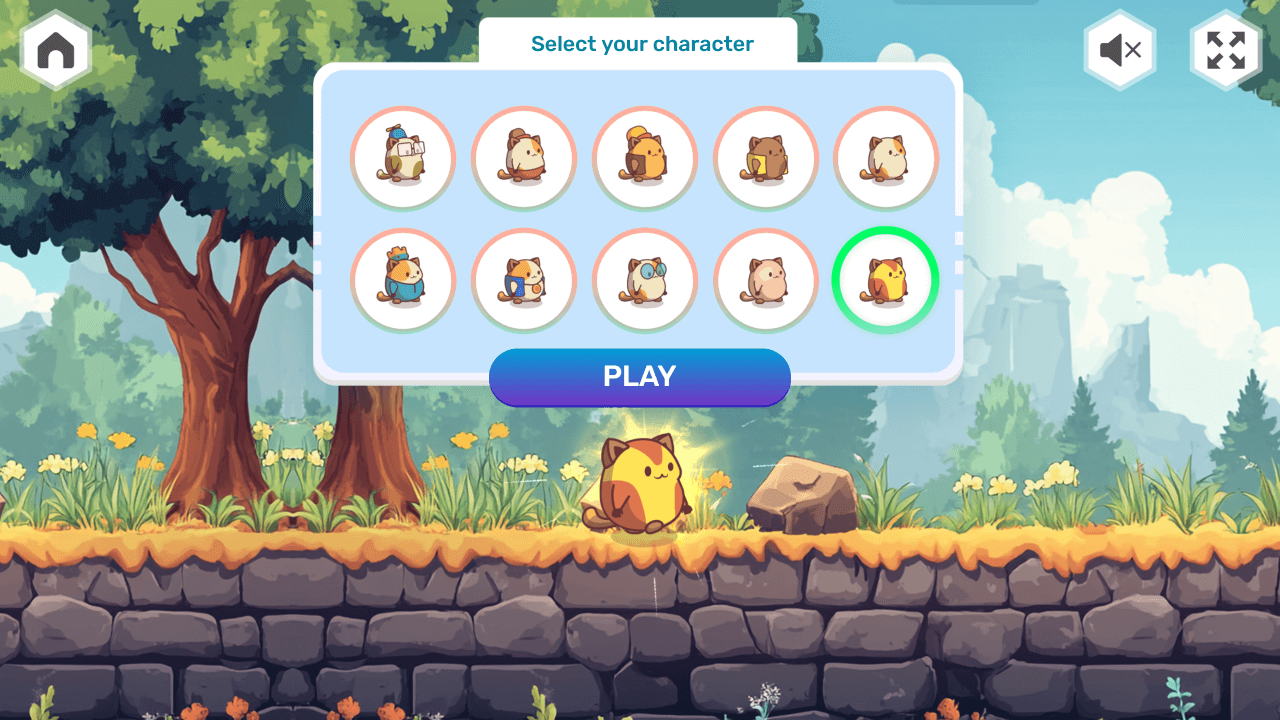Screen dimensions: 1280x720
Task: Pick the cat wearing round blue glasses
Action: click(x=644, y=280)
